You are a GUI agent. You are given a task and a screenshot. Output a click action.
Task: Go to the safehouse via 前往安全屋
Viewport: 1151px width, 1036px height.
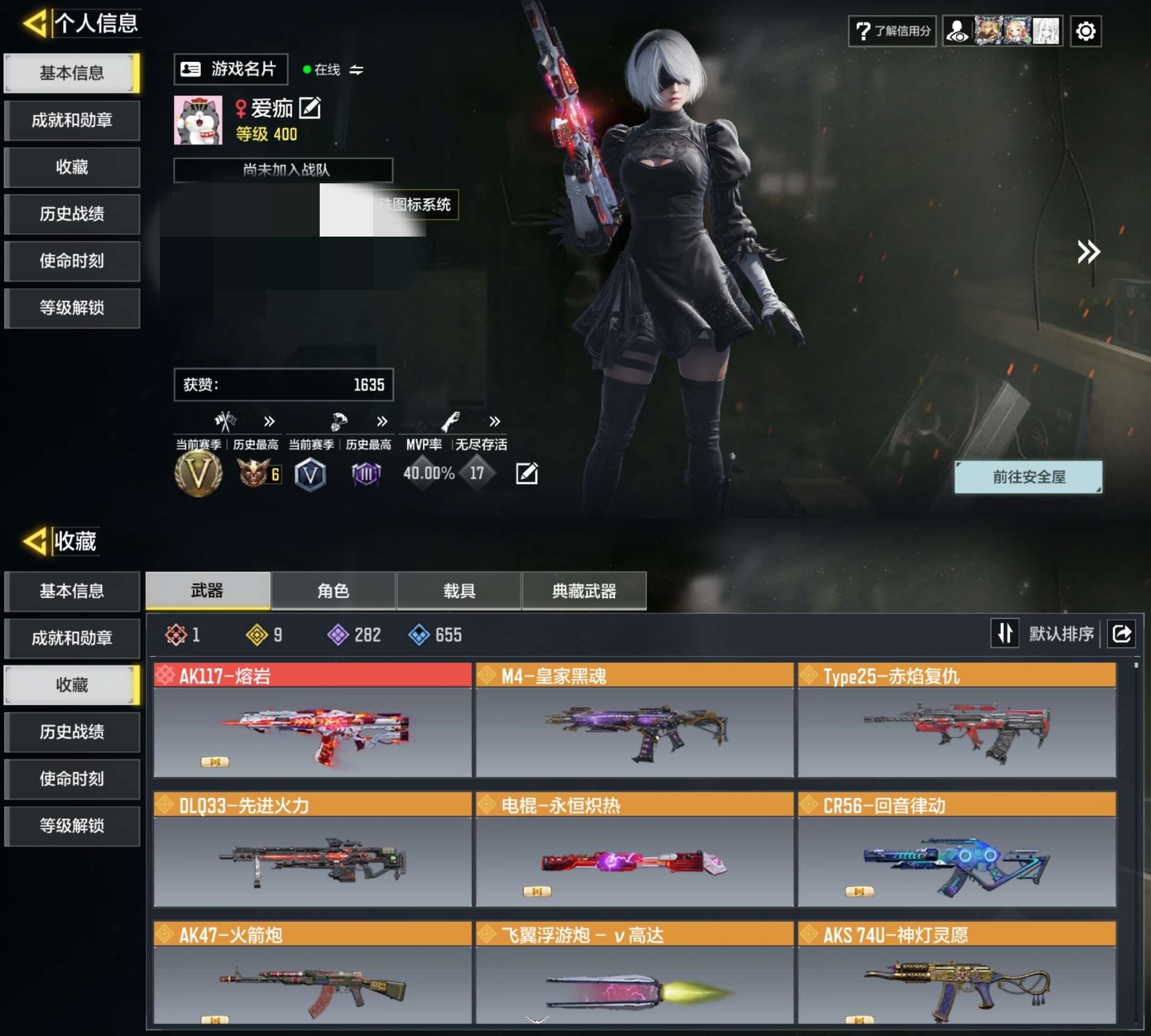pyautogui.click(x=1028, y=477)
